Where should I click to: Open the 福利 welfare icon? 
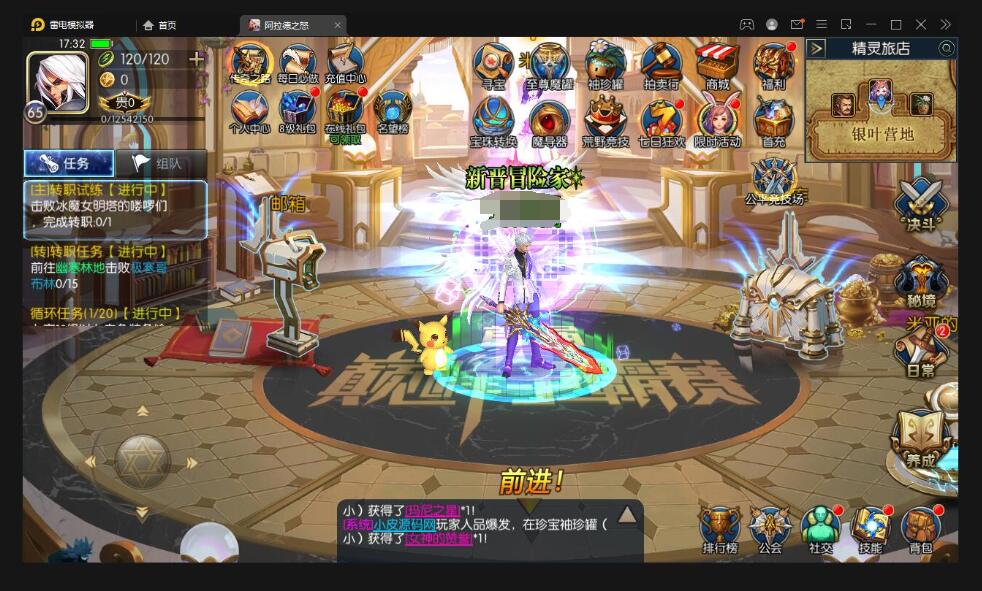tap(773, 64)
